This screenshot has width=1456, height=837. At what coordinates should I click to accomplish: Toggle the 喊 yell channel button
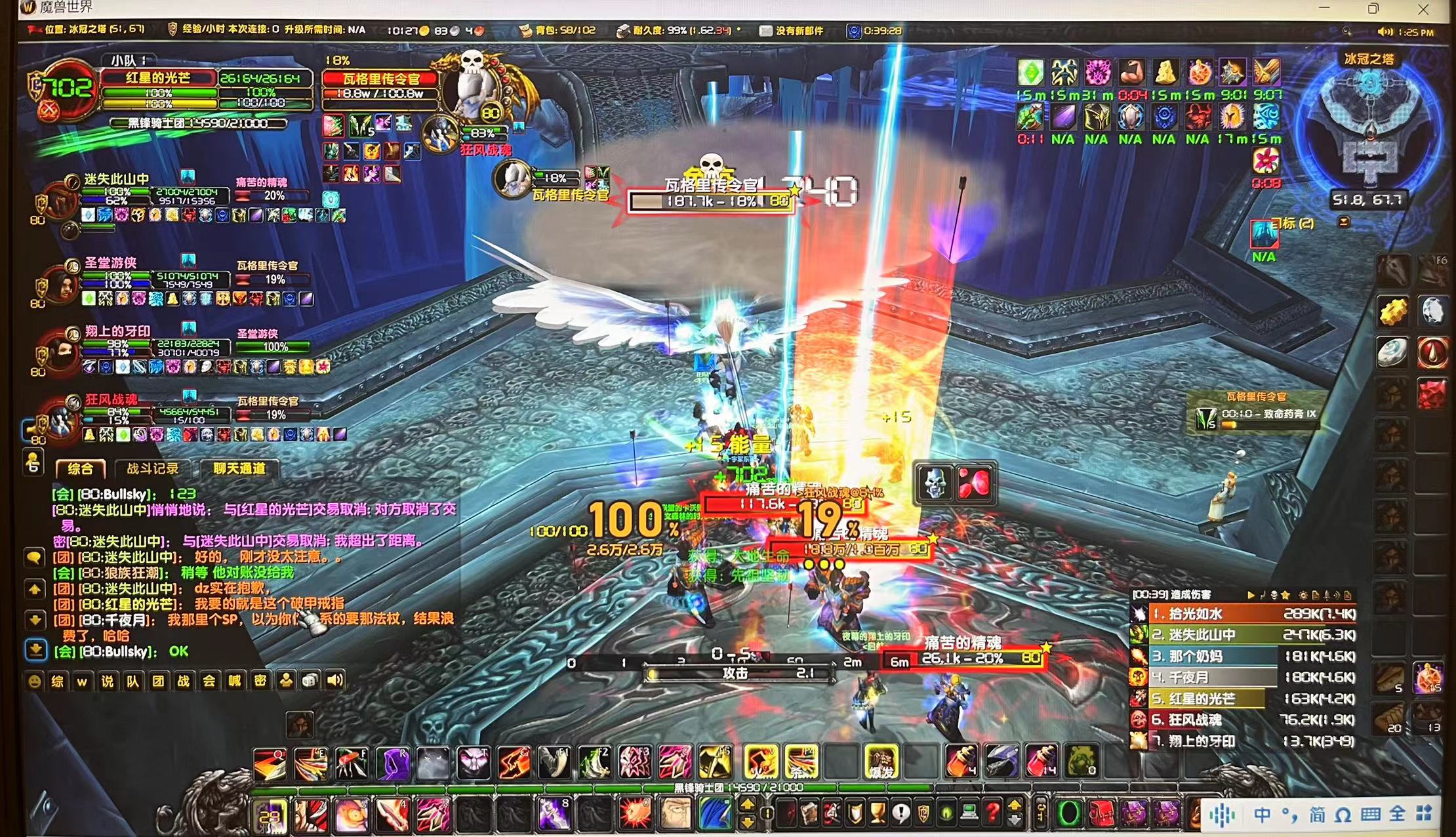point(235,682)
